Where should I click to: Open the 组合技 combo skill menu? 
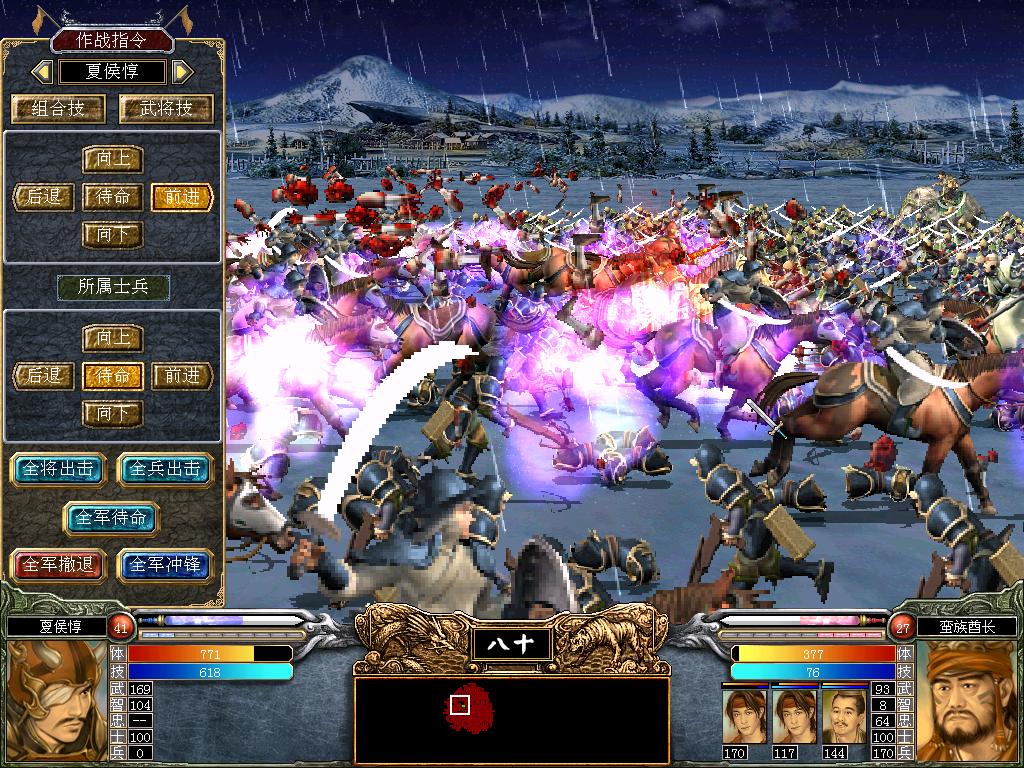pos(59,108)
